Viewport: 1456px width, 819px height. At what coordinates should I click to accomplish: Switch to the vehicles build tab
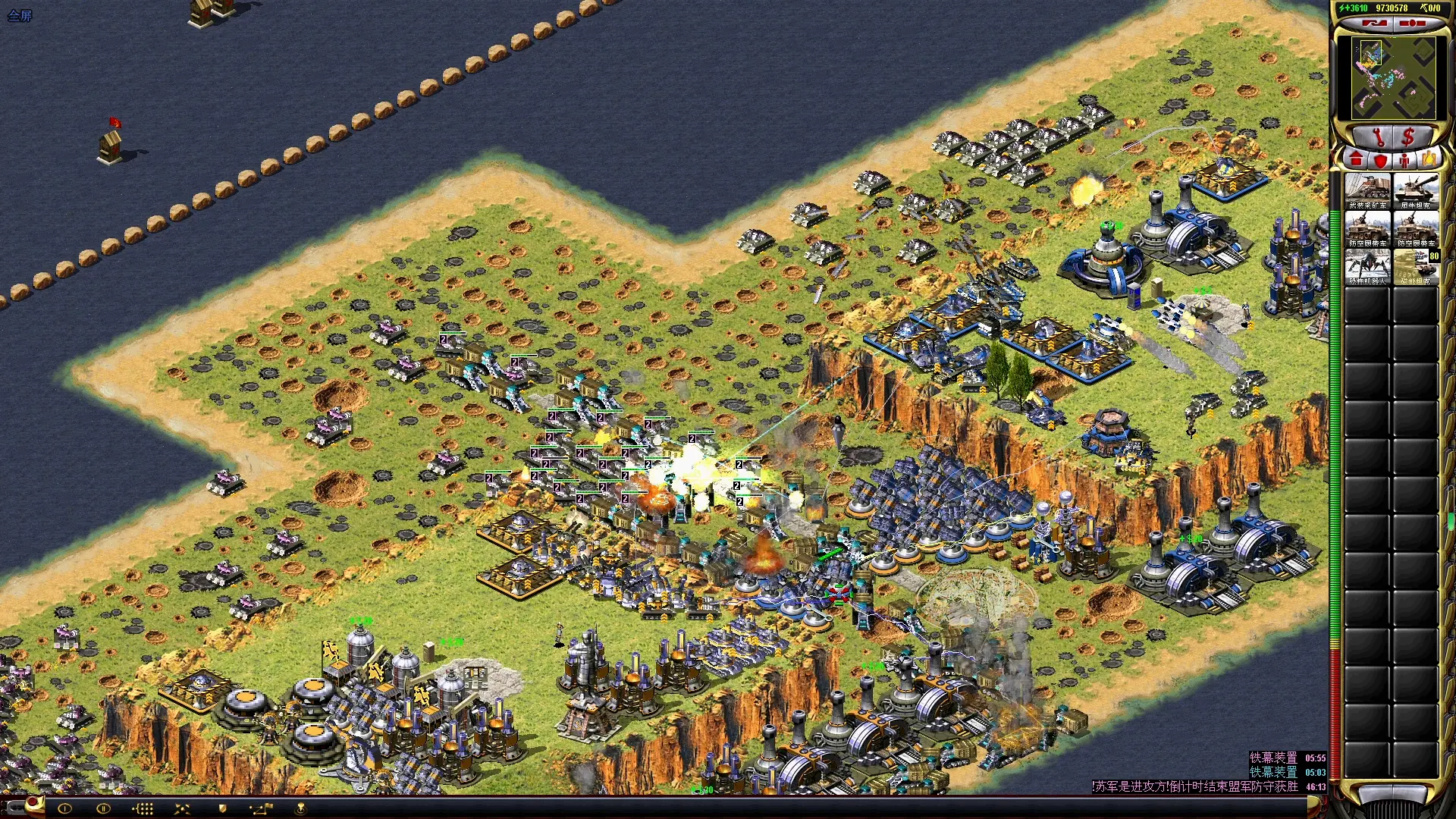(x=1429, y=159)
